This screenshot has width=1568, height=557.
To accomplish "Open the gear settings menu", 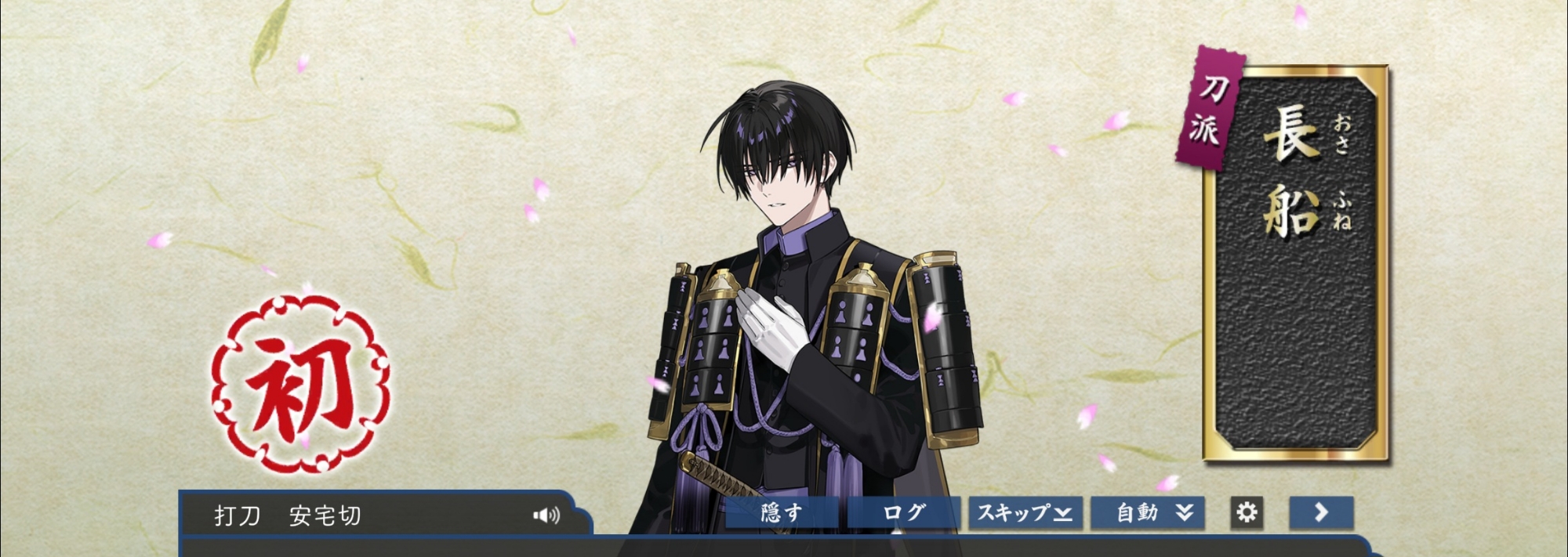I will click(x=1247, y=513).
